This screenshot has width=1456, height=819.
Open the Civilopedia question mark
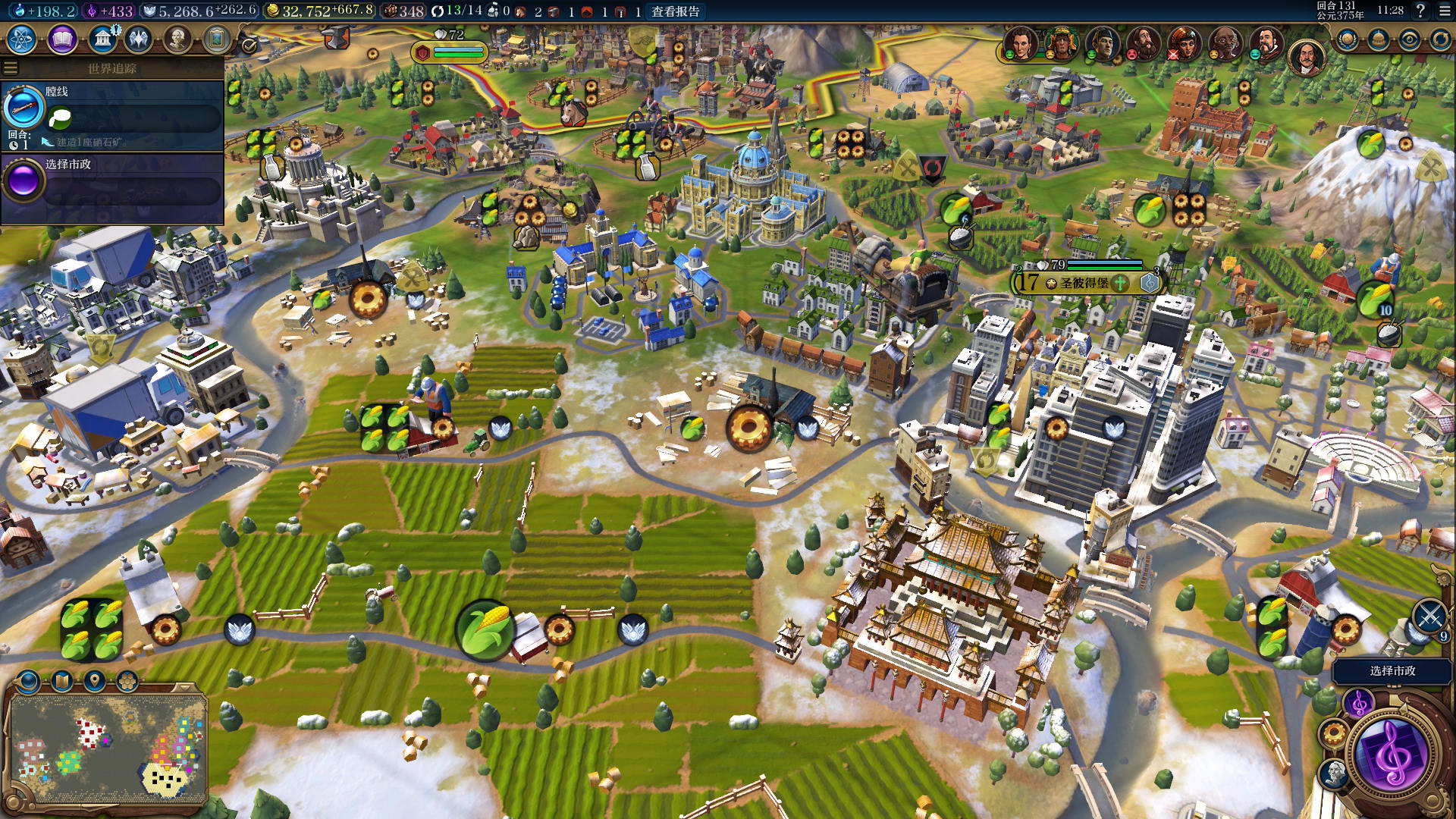pyautogui.click(x=1420, y=11)
